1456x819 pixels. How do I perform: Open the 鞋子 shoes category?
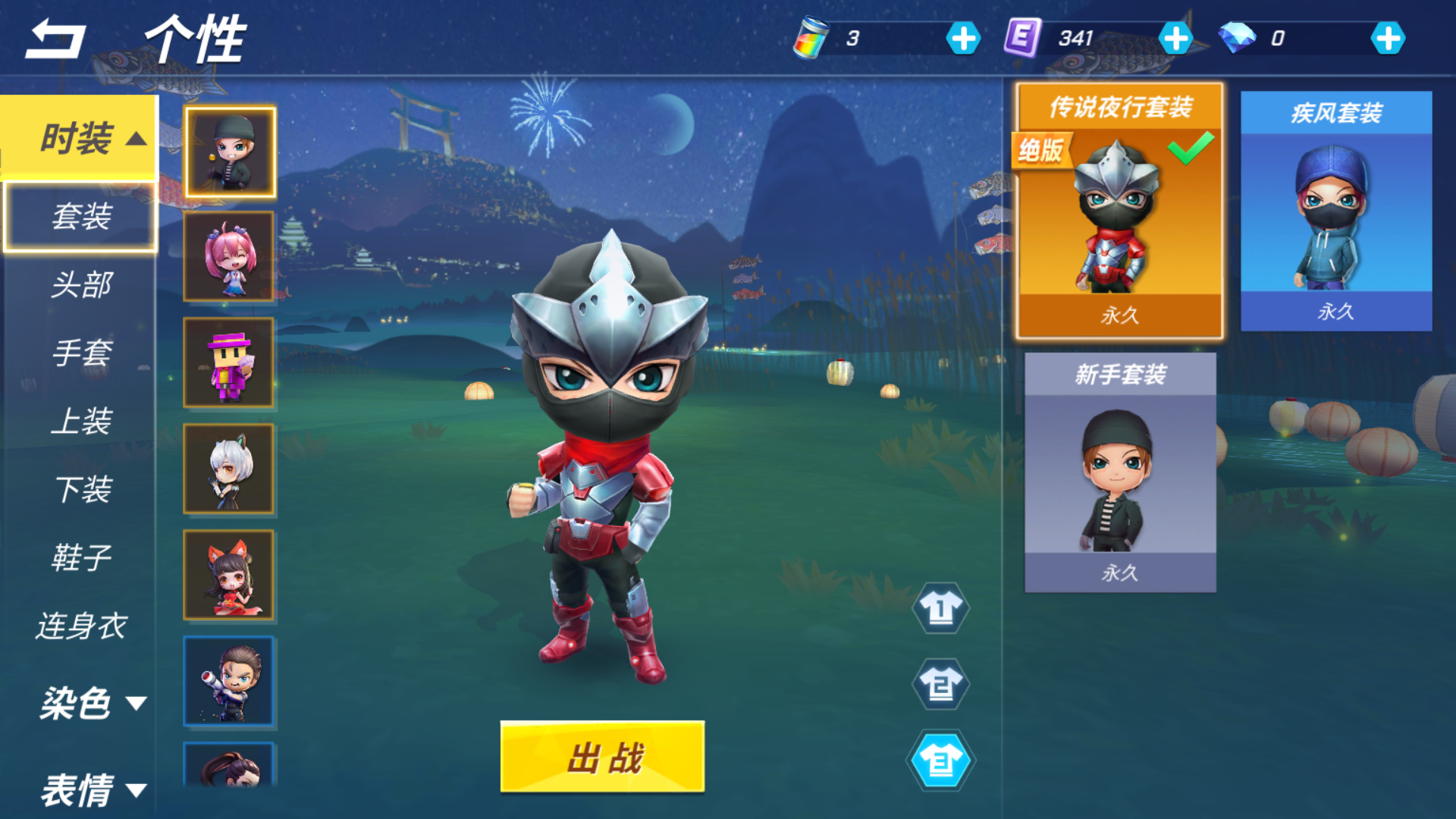pyautogui.click(x=81, y=558)
